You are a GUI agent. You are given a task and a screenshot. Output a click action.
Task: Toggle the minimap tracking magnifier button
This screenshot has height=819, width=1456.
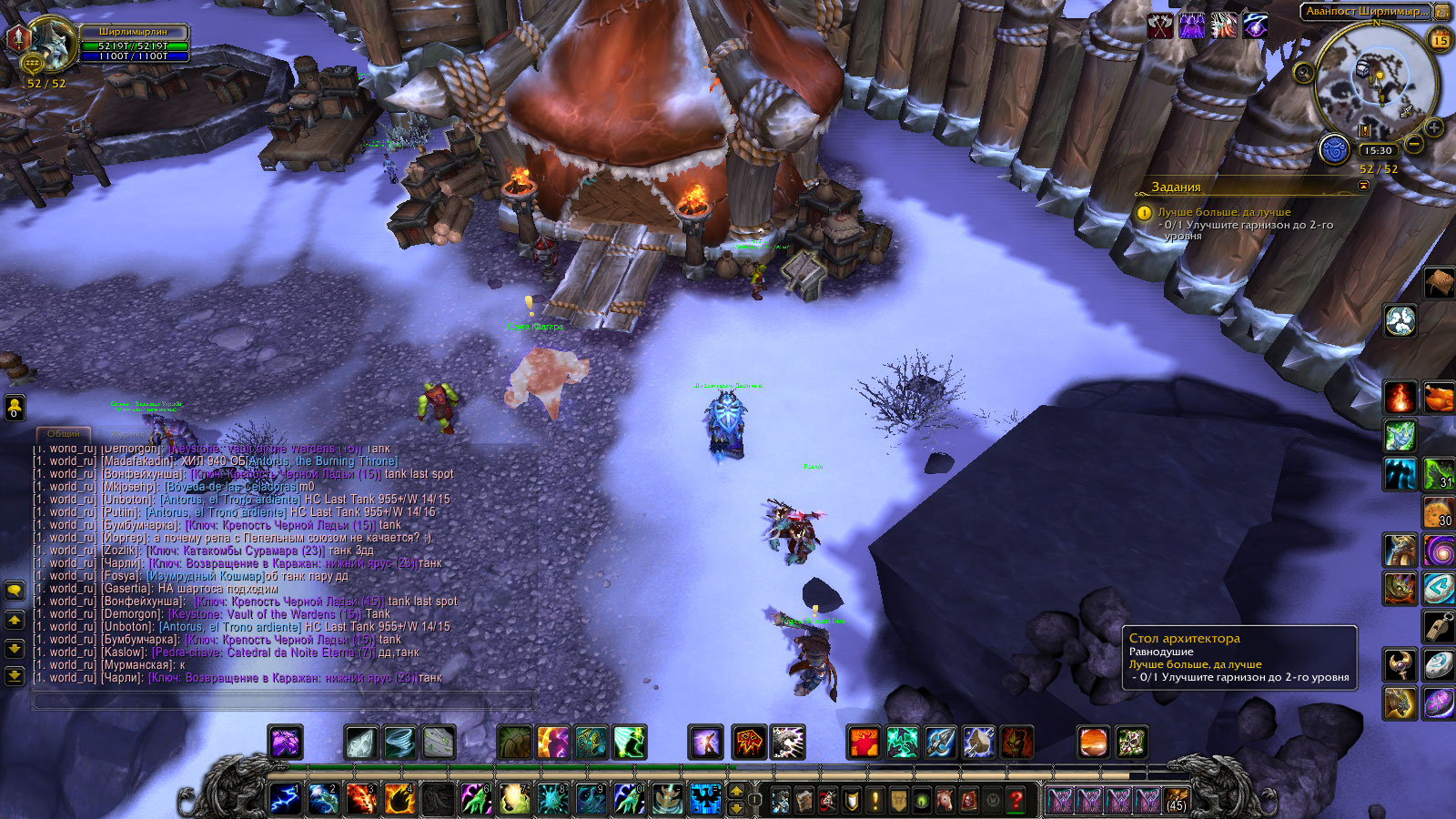click(x=1304, y=72)
